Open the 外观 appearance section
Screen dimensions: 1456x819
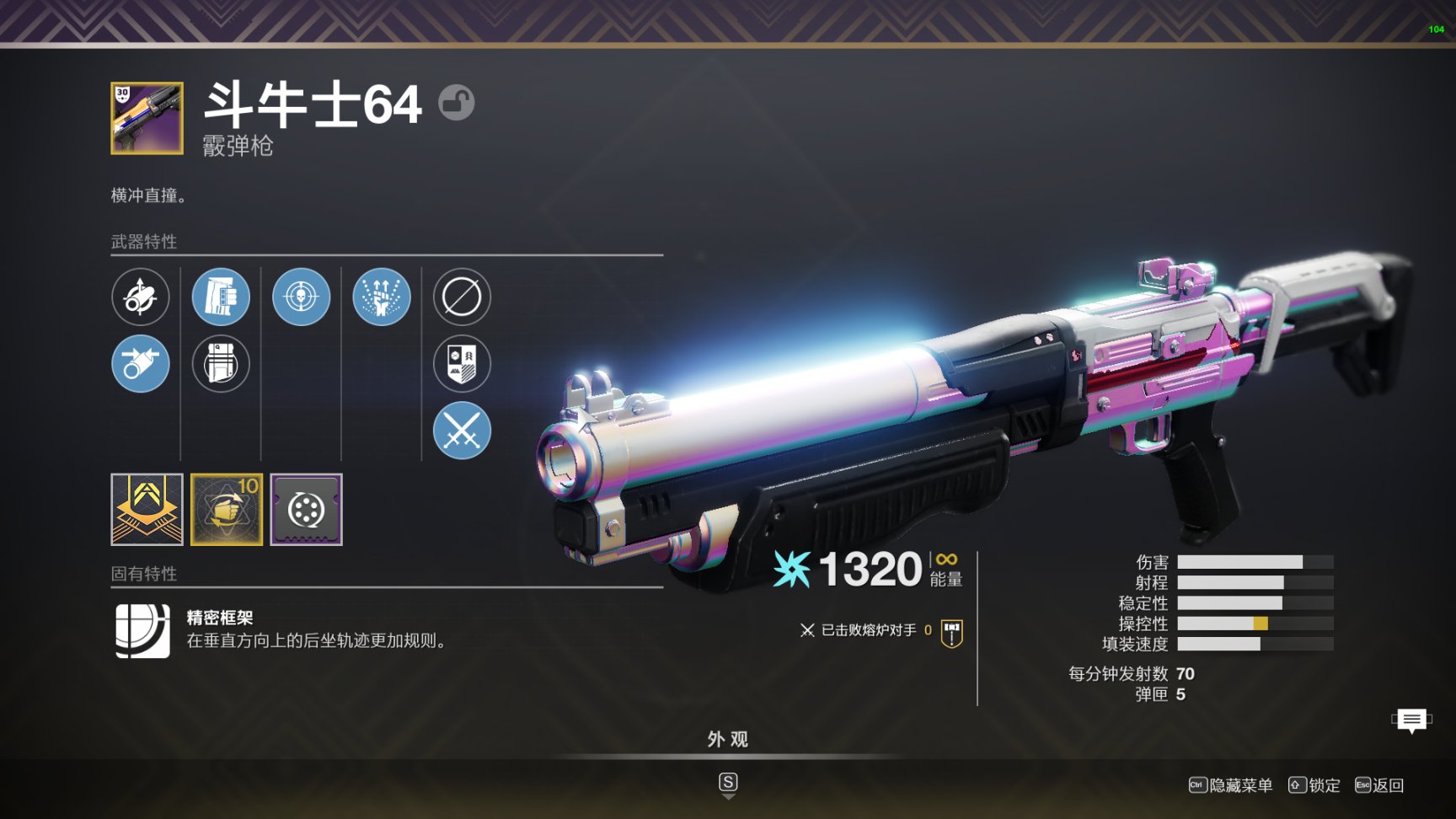[728, 740]
